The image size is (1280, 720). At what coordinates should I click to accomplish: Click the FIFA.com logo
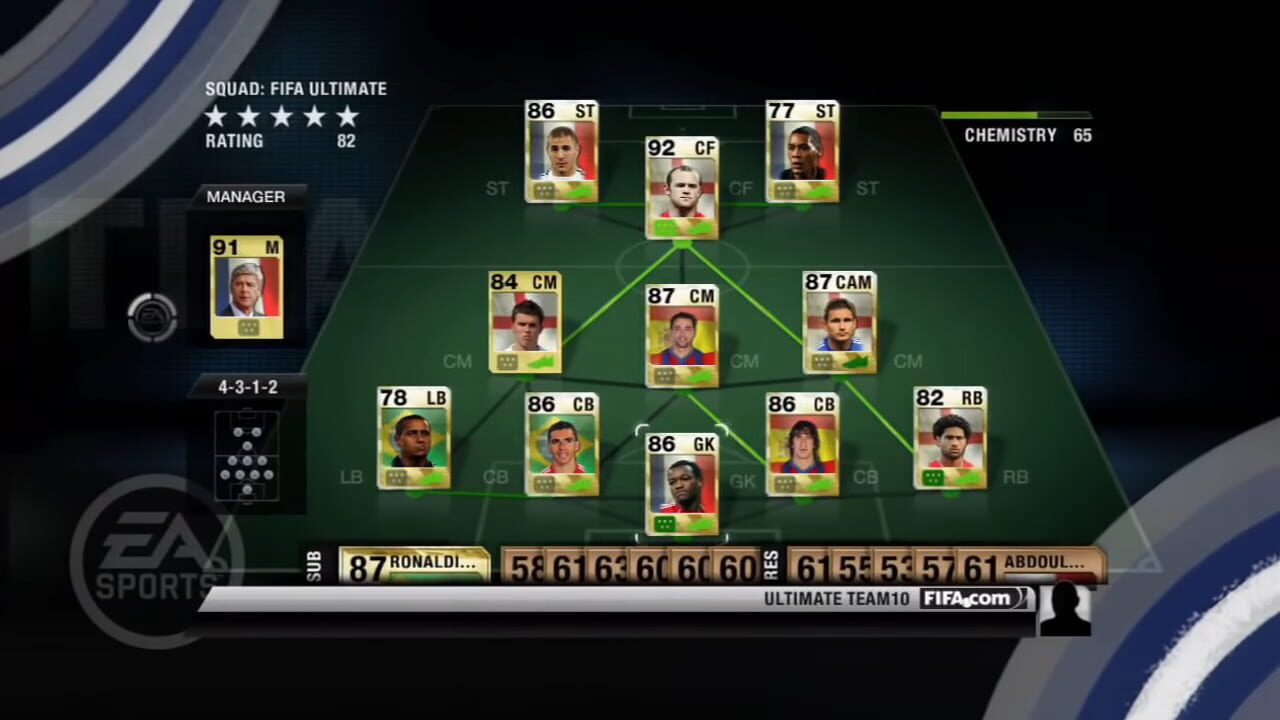pos(967,598)
